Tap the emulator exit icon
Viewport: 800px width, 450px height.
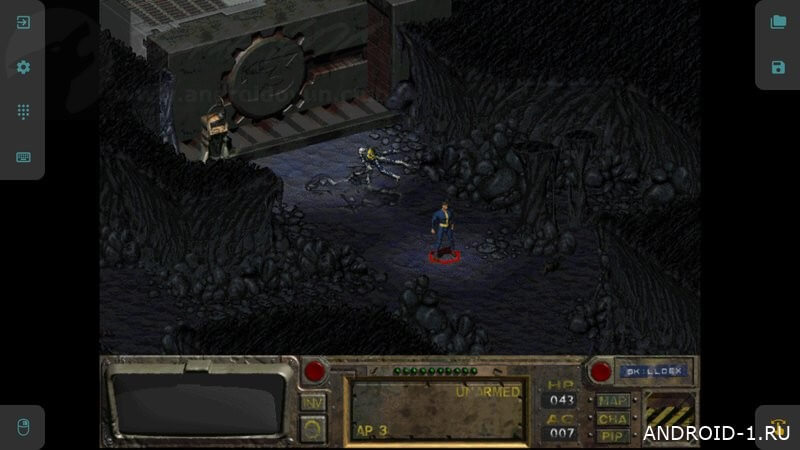click(23, 22)
